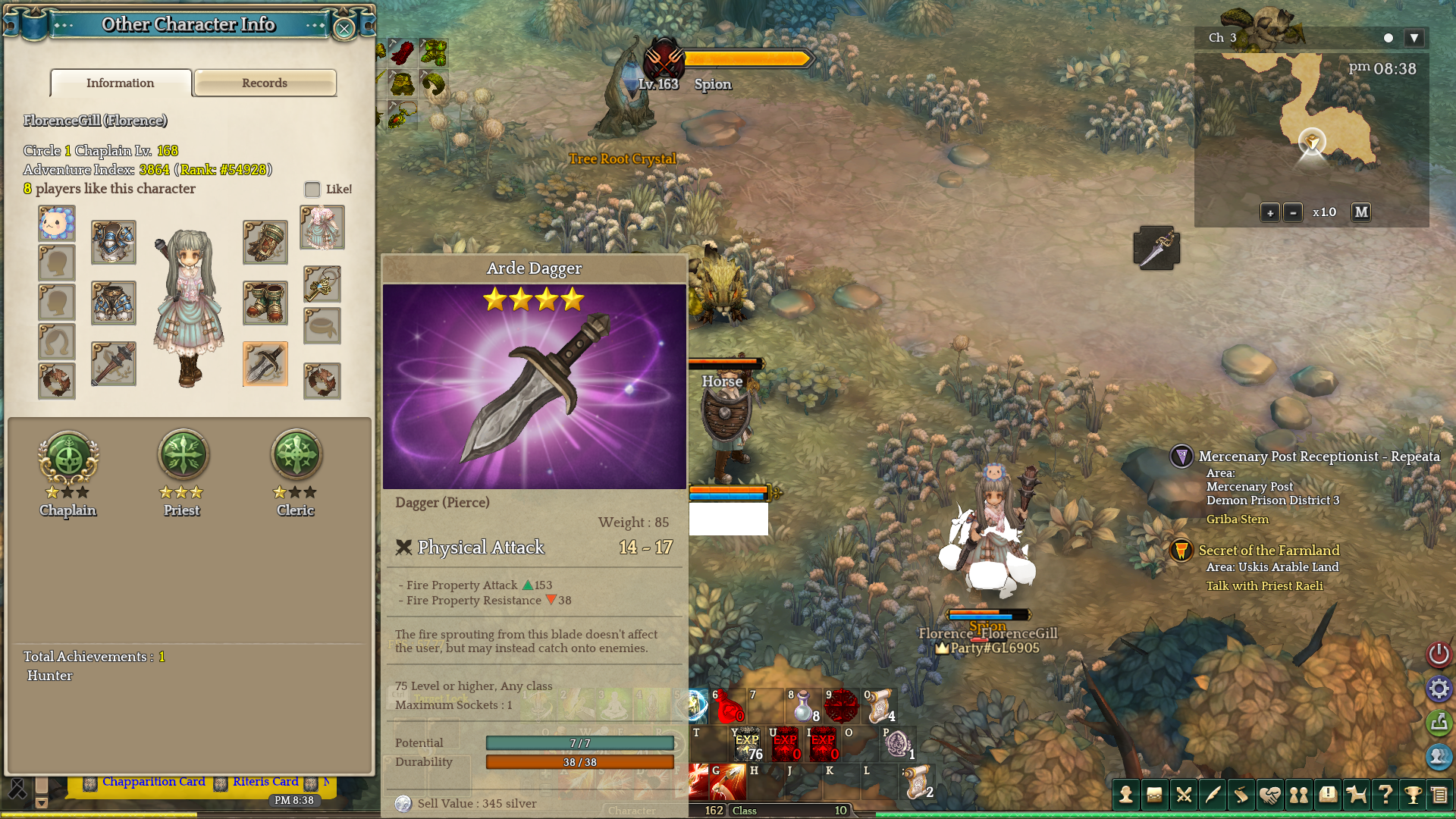Open the channel selection dropdown arrow
1456x819 pixels.
pyautogui.click(x=1414, y=38)
